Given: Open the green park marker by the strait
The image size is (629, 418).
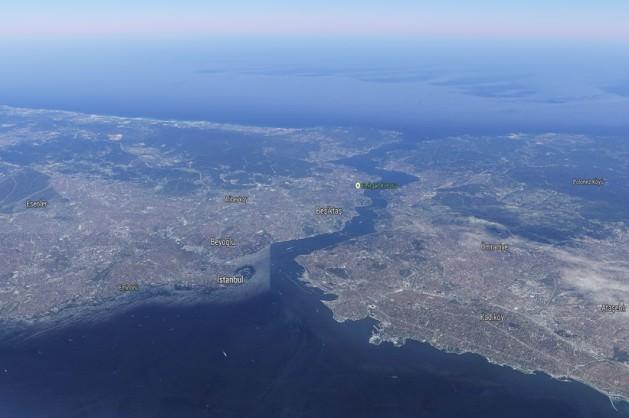Looking at the screenshot, I should tap(358, 185).
